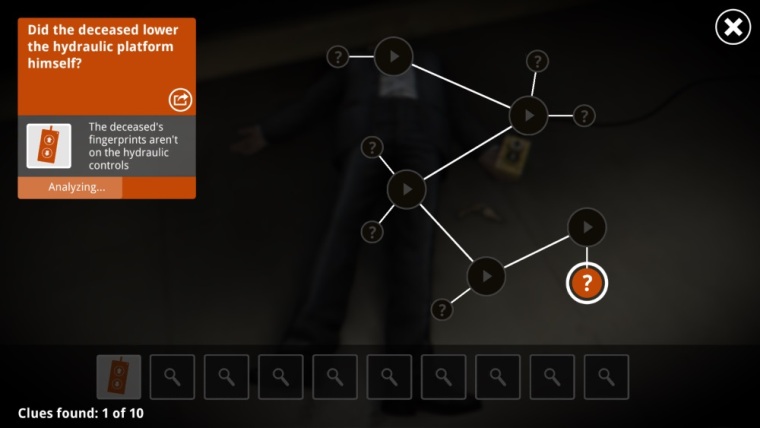
Task: Select the highlighted orange question mark node
Action: point(587,283)
